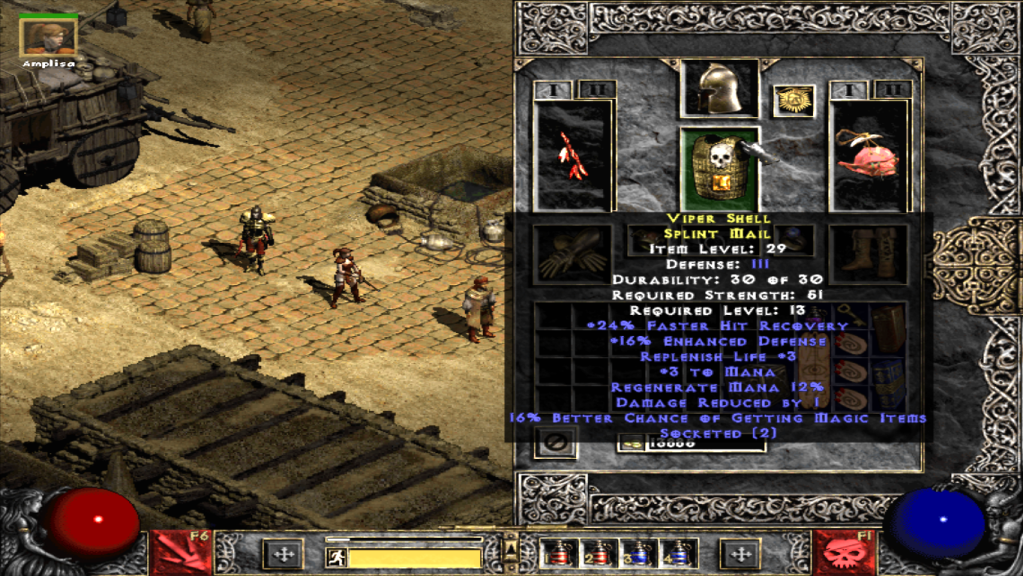The height and width of the screenshot is (576, 1023).
Task: Switch to right weapon set tab II
Action: point(892,90)
